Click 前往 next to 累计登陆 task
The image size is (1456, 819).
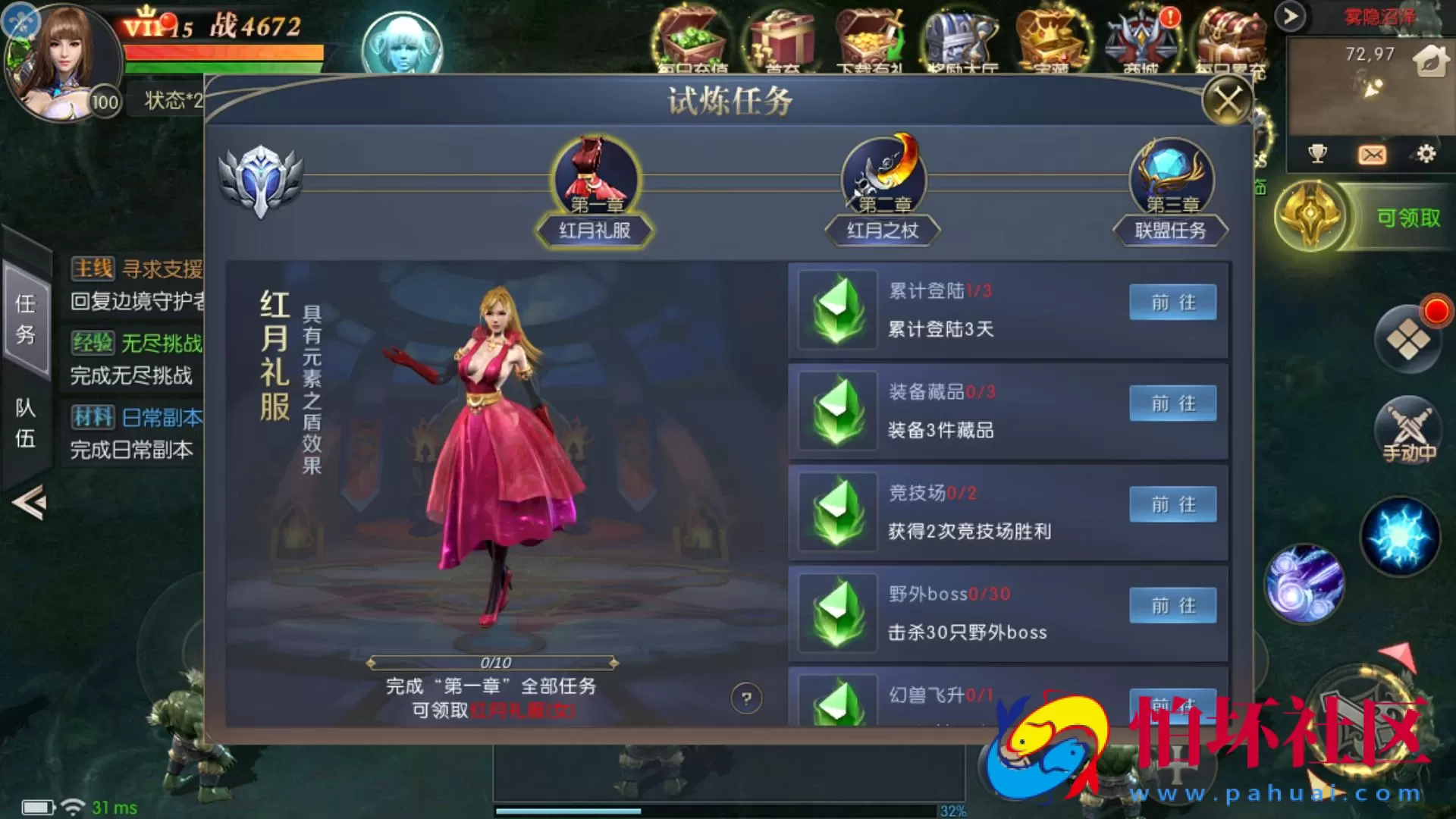[1172, 302]
